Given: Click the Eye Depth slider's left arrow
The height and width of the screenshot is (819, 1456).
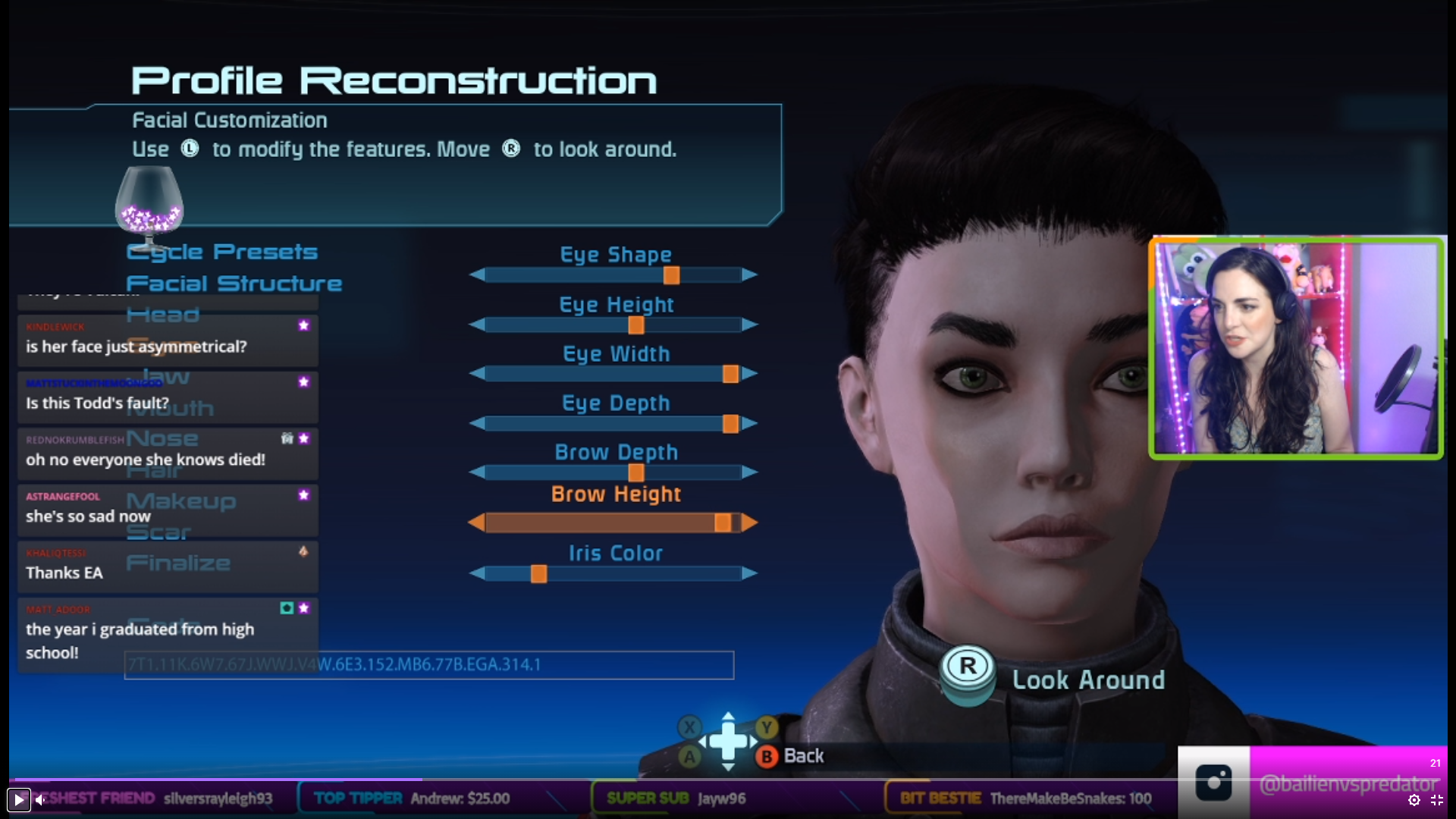Looking at the screenshot, I should [477, 423].
